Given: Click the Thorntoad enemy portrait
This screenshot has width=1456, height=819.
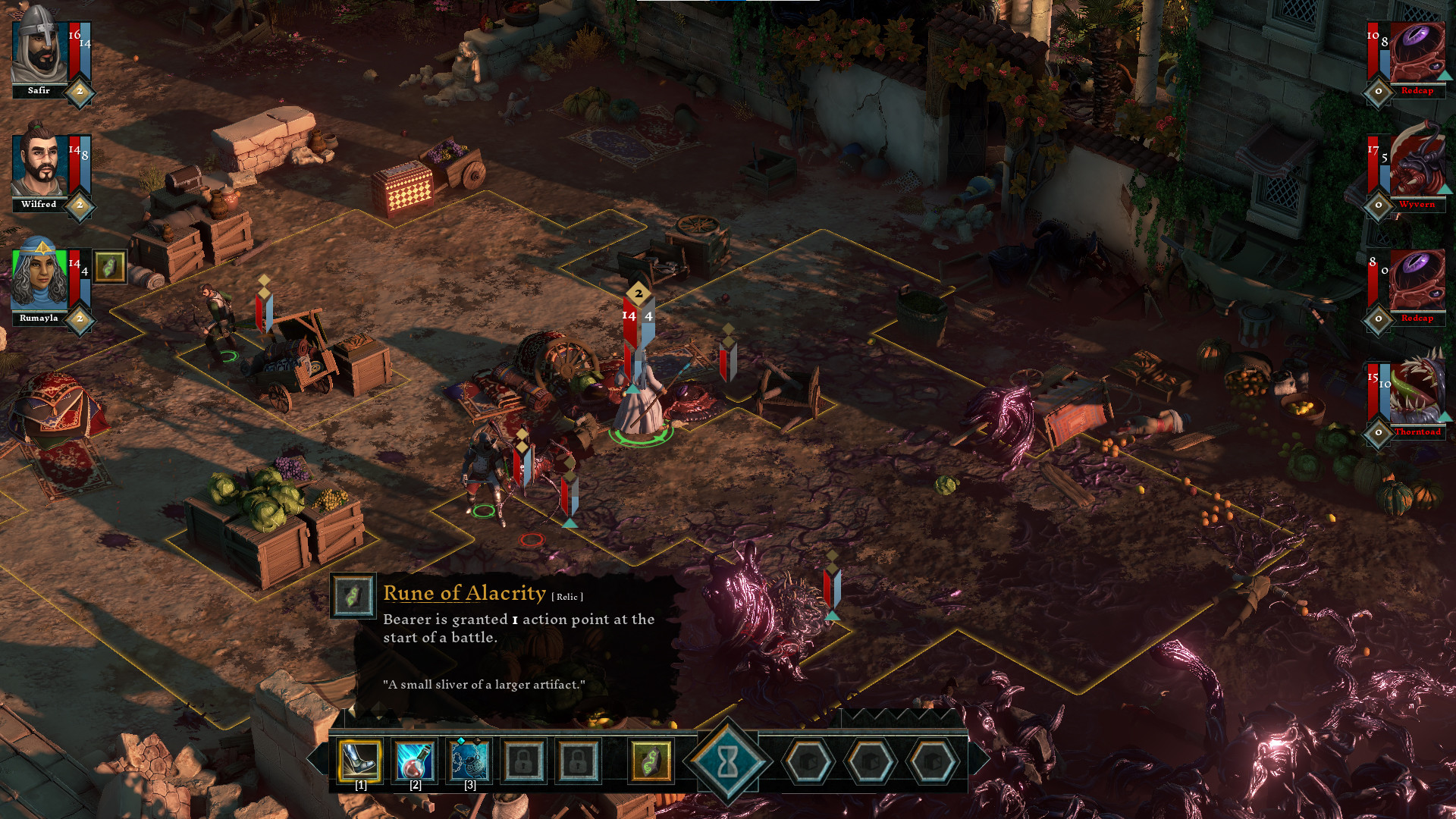Looking at the screenshot, I should [1417, 388].
